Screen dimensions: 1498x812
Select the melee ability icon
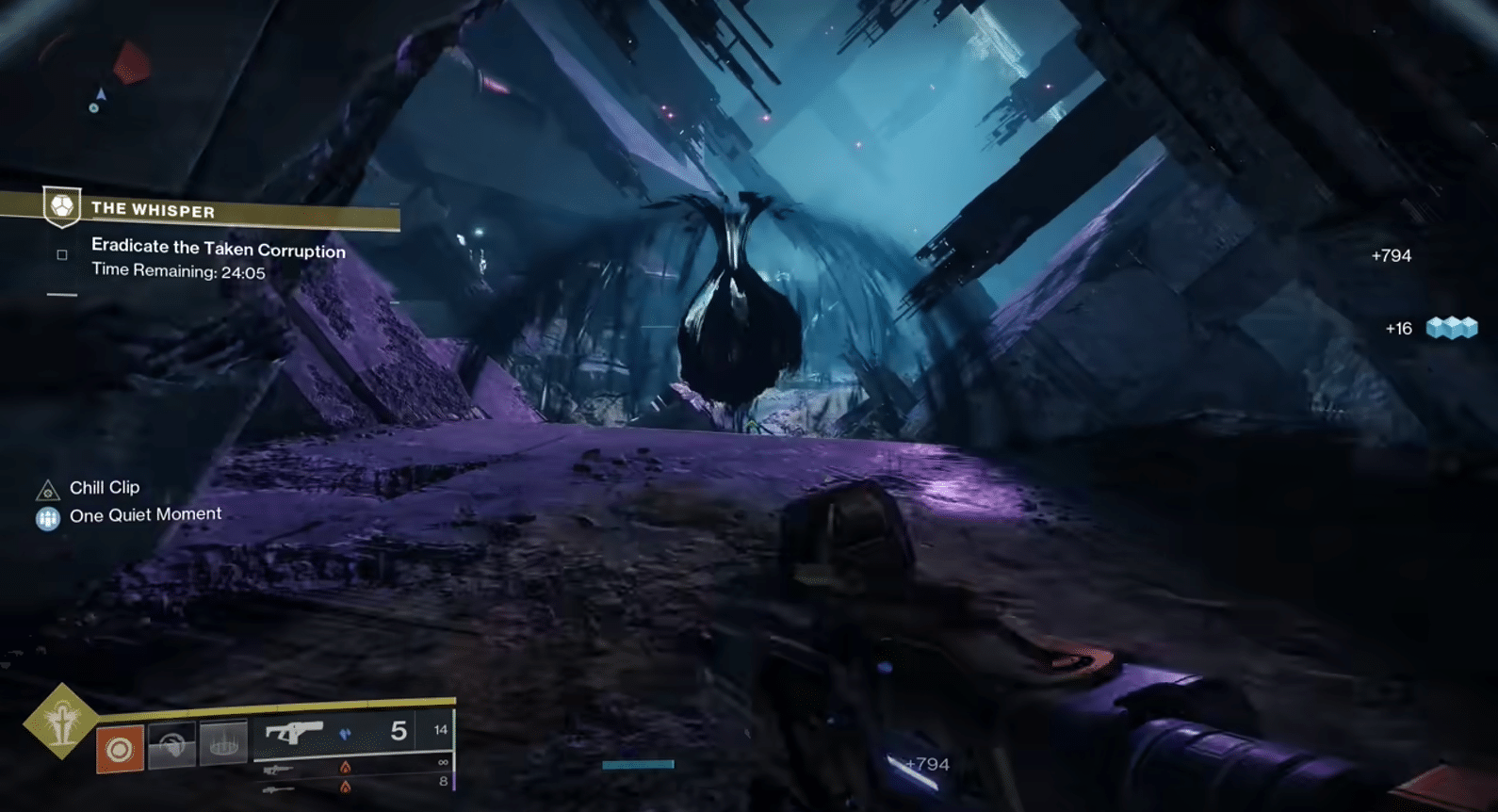(171, 742)
